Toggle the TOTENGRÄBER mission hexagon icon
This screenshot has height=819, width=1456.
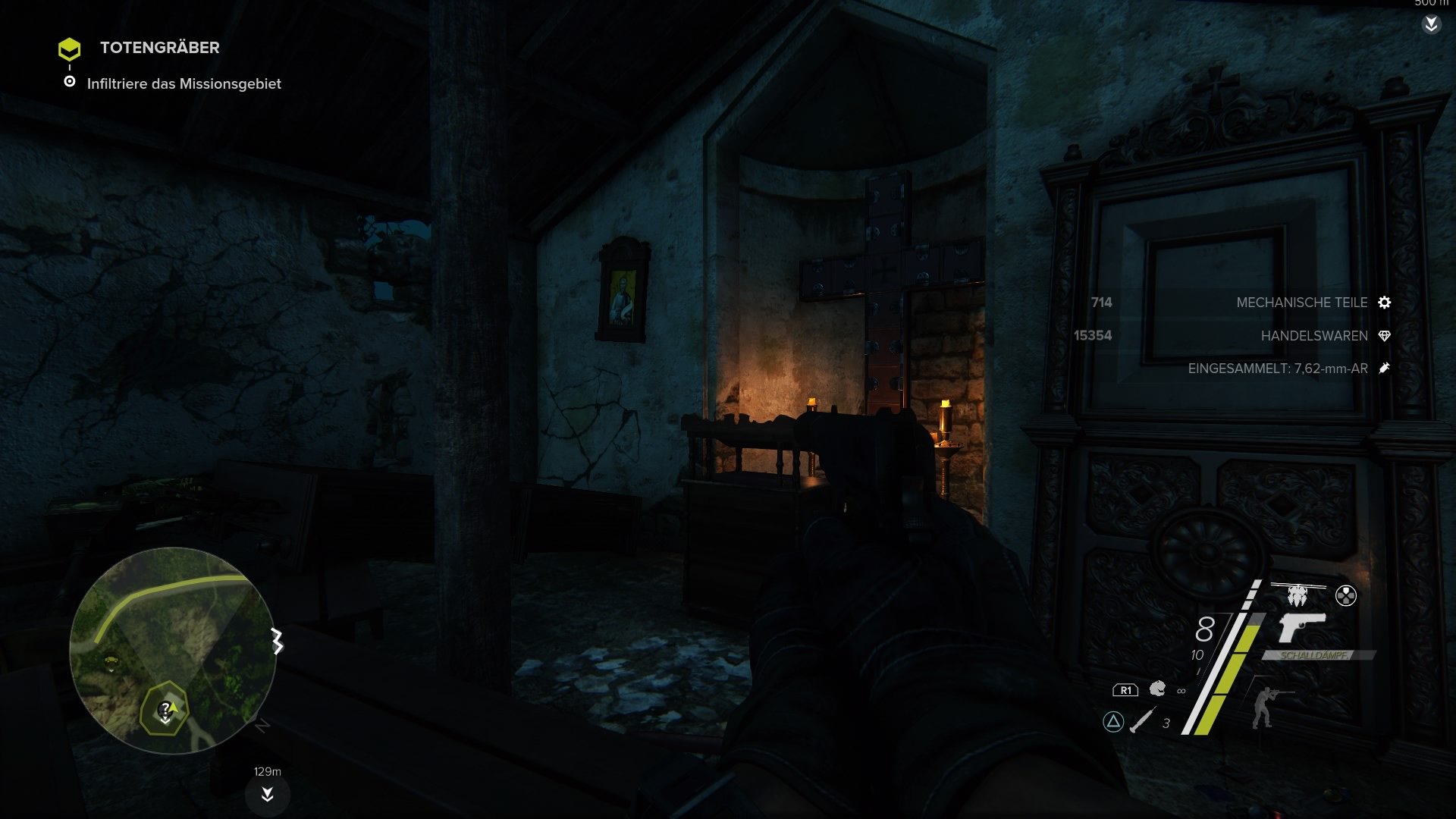click(x=71, y=49)
